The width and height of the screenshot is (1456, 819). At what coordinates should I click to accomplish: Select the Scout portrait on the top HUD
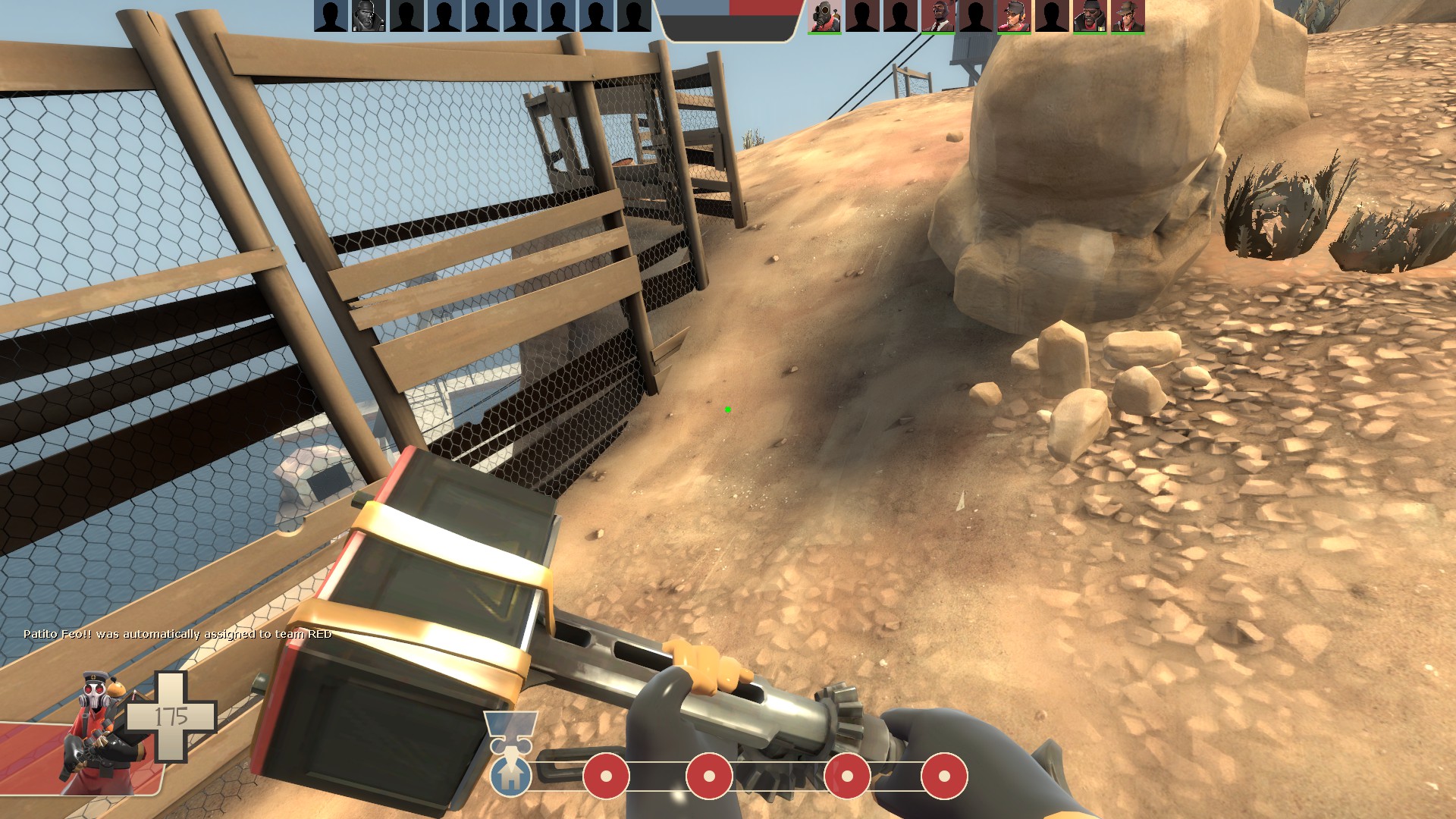(1015, 17)
